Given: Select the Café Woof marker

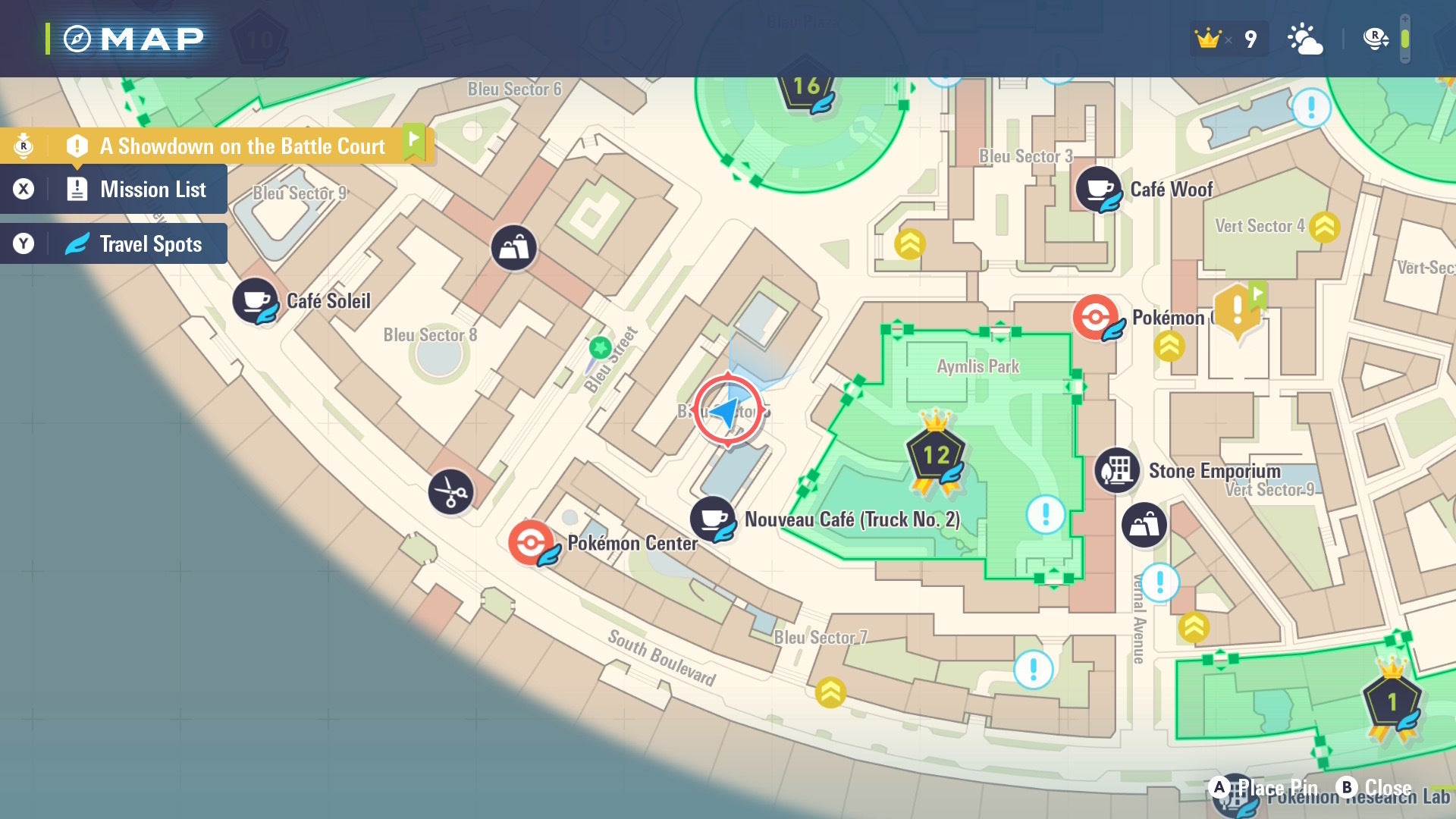Looking at the screenshot, I should [x=1098, y=189].
